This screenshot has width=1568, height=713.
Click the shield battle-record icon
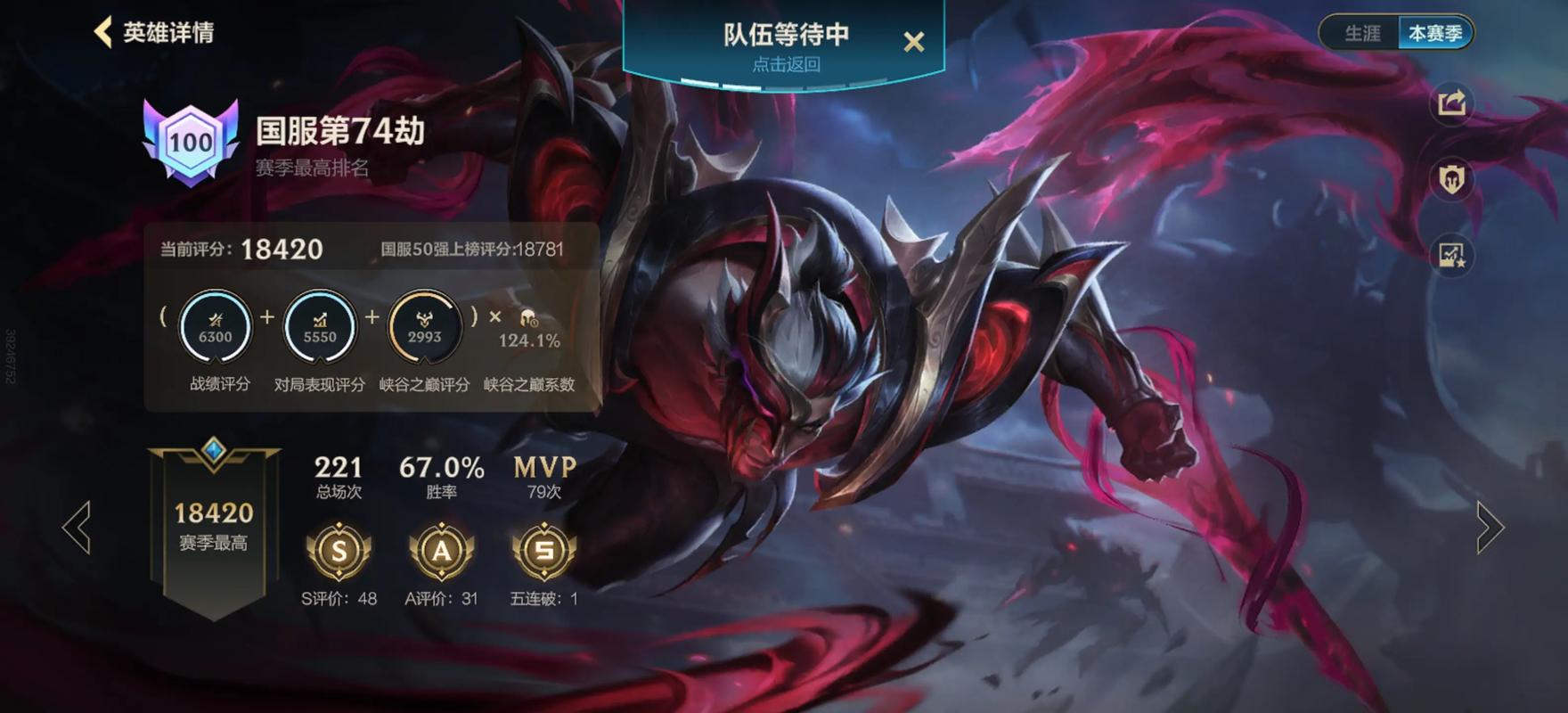[1450, 176]
